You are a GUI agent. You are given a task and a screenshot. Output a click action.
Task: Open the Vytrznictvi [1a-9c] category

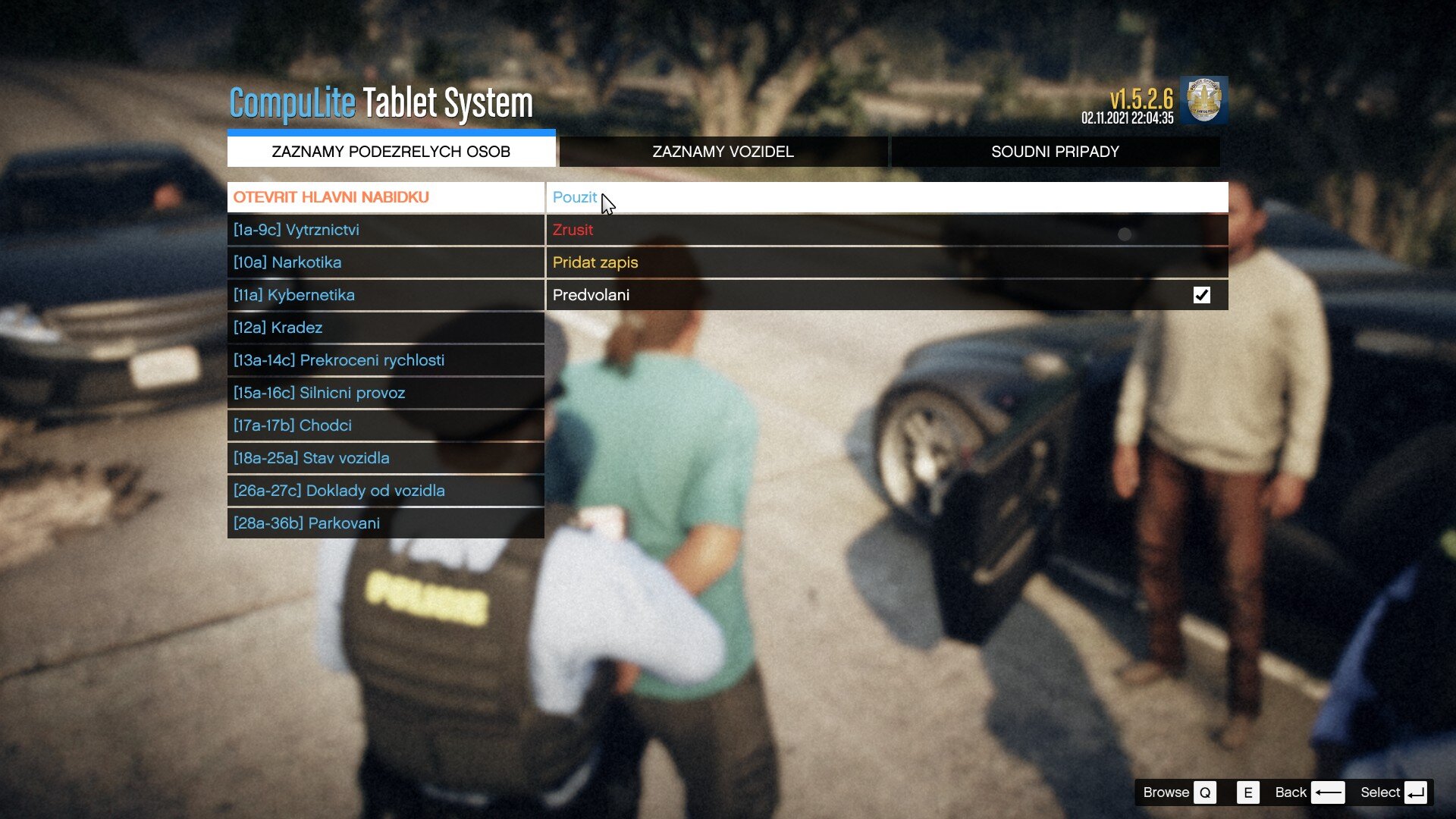(385, 230)
